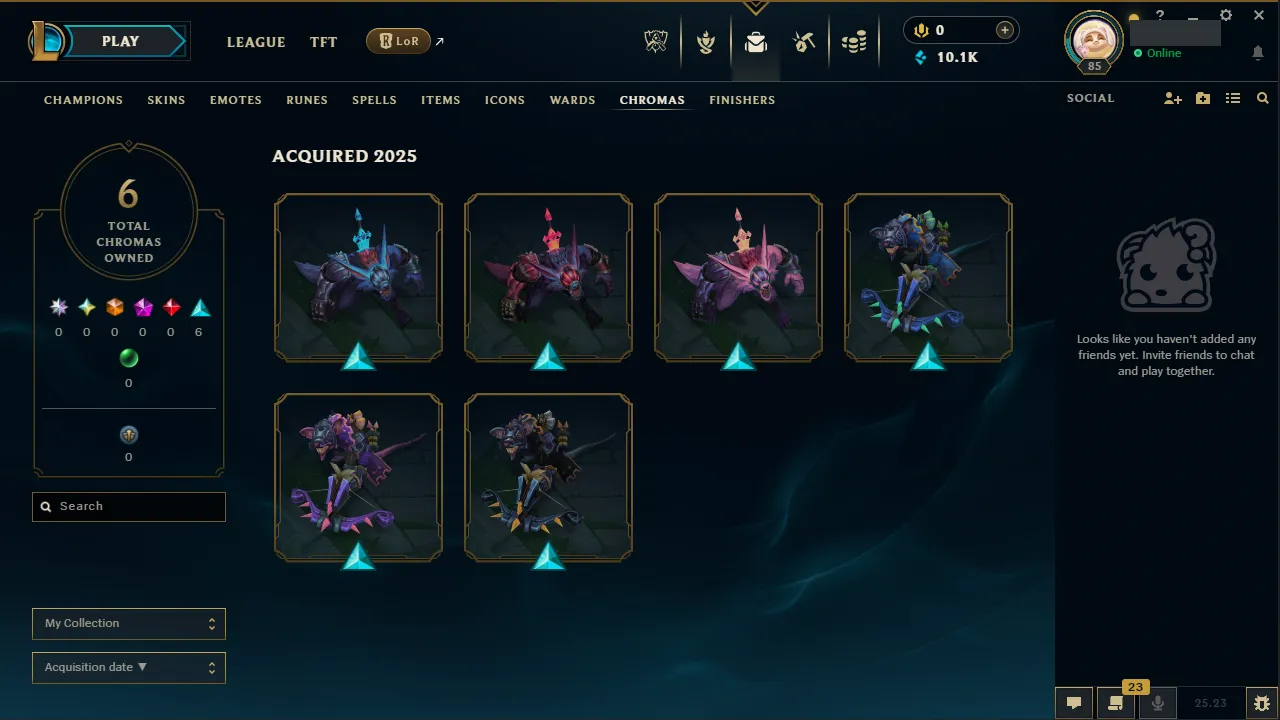Open notifications with the bell icon

click(x=1258, y=52)
